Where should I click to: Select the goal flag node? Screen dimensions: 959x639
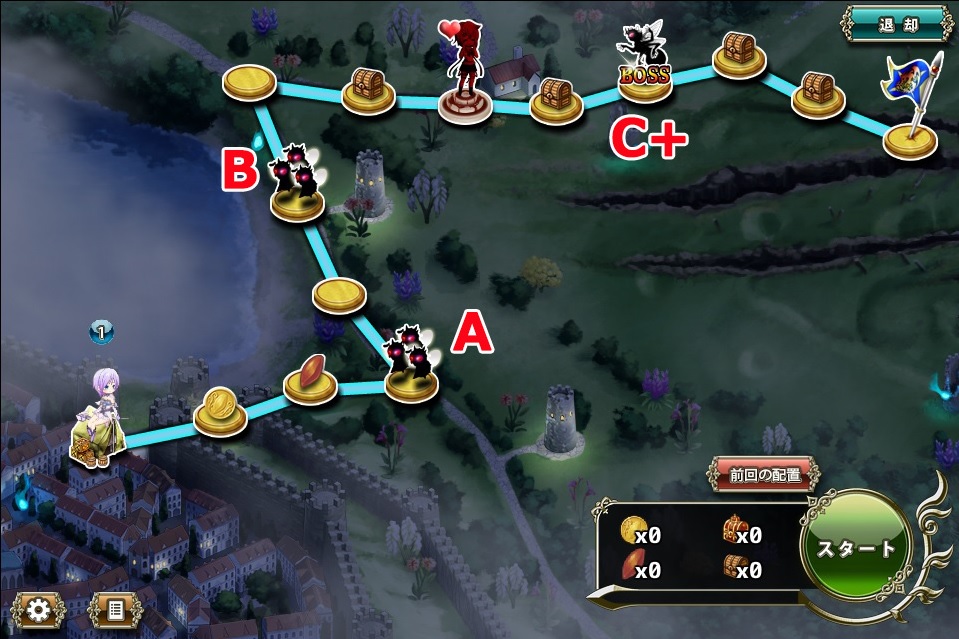pos(911,139)
